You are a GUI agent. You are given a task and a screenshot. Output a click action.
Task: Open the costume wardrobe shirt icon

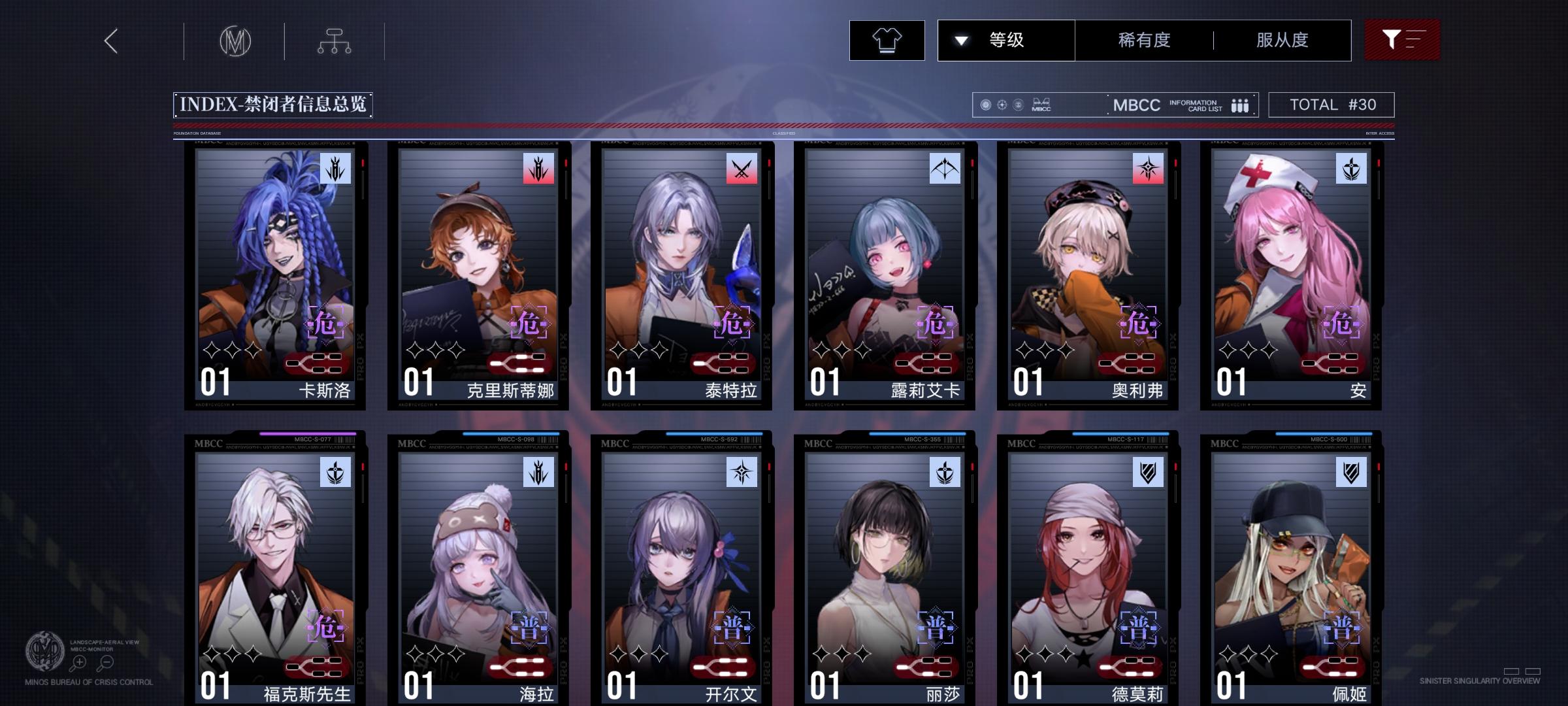(886, 40)
